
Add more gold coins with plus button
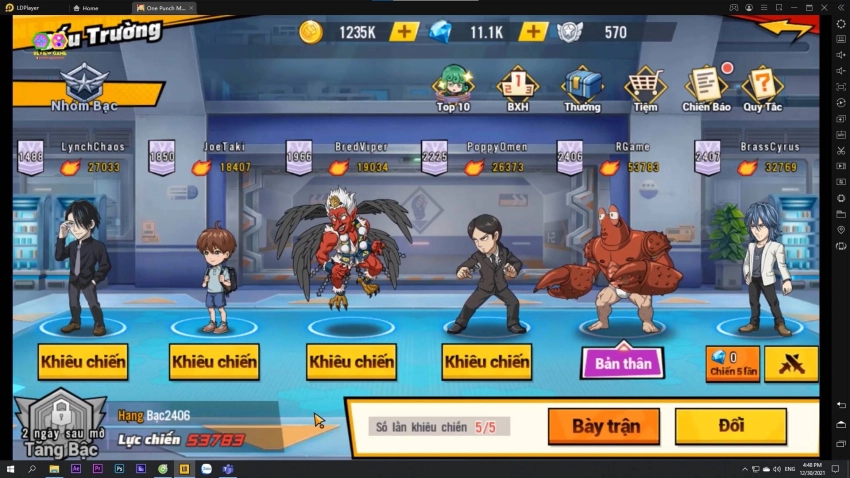click(404, 31)
